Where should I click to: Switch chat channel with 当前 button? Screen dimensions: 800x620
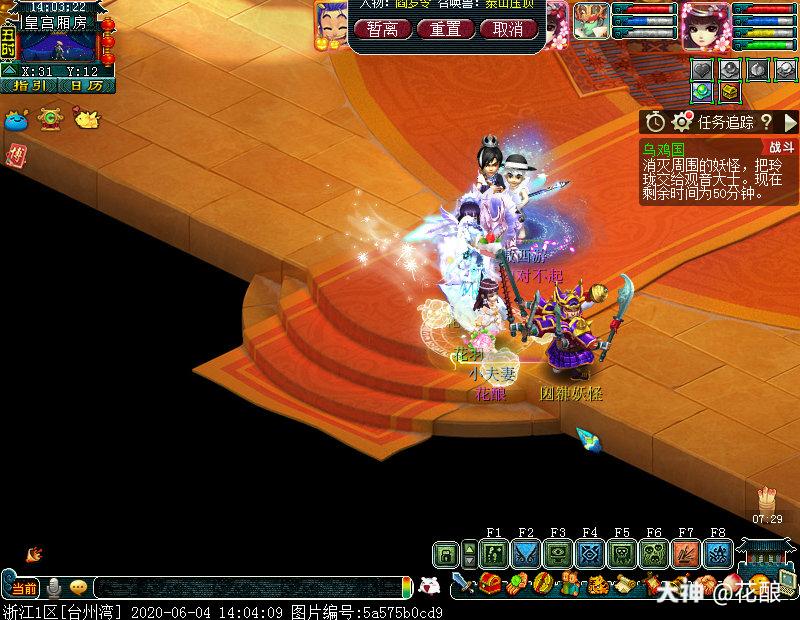coord(24,588)
